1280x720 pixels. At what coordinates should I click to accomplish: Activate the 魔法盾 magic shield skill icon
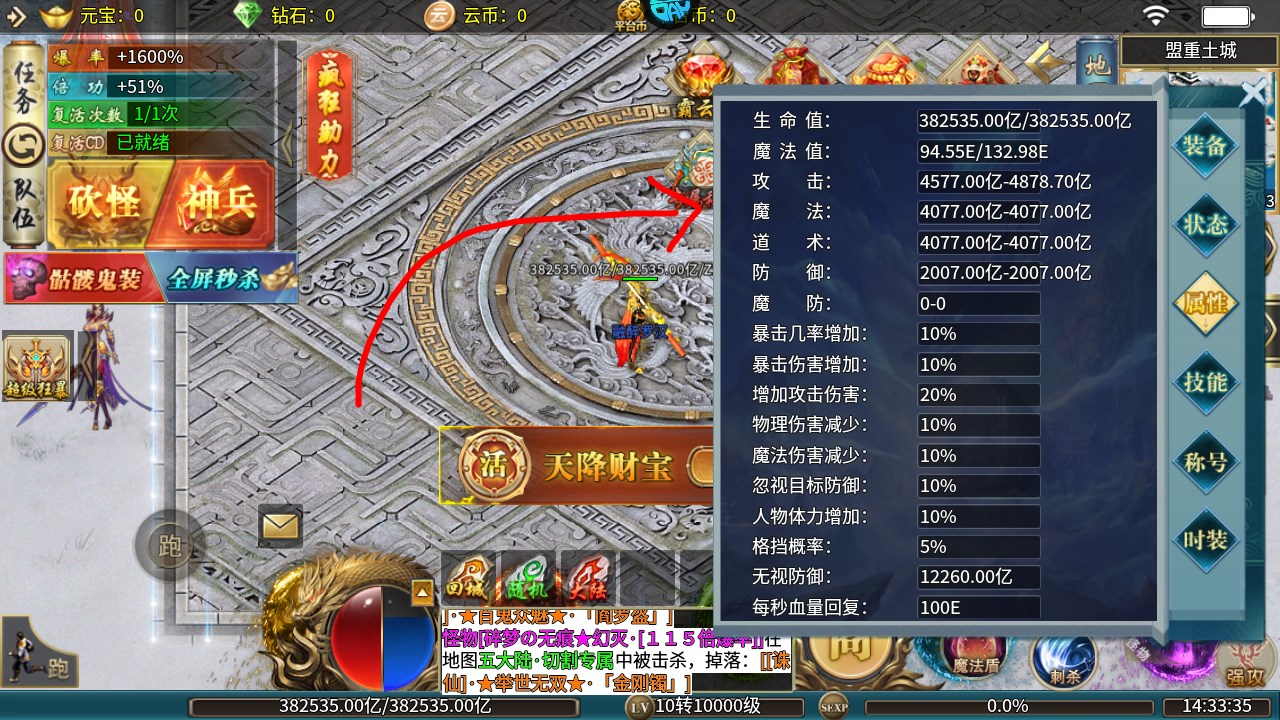point(972,658)
